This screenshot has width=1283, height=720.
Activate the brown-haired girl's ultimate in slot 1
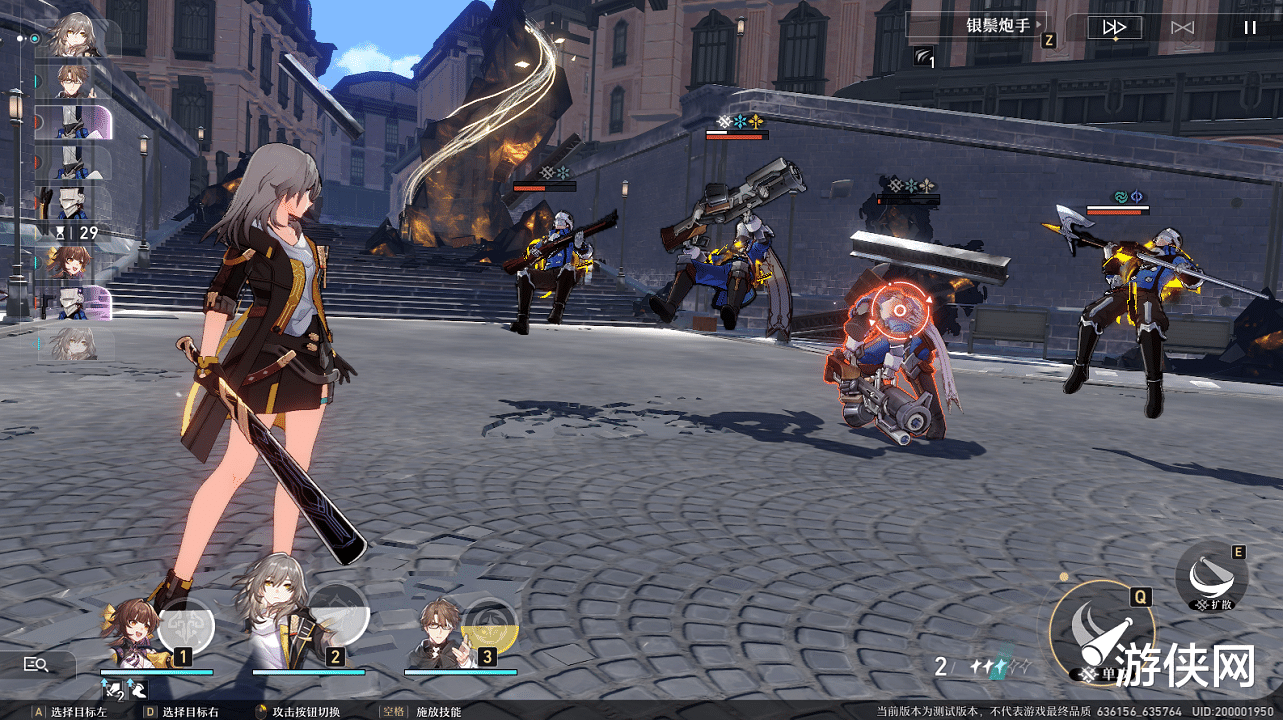coord(186,623)
